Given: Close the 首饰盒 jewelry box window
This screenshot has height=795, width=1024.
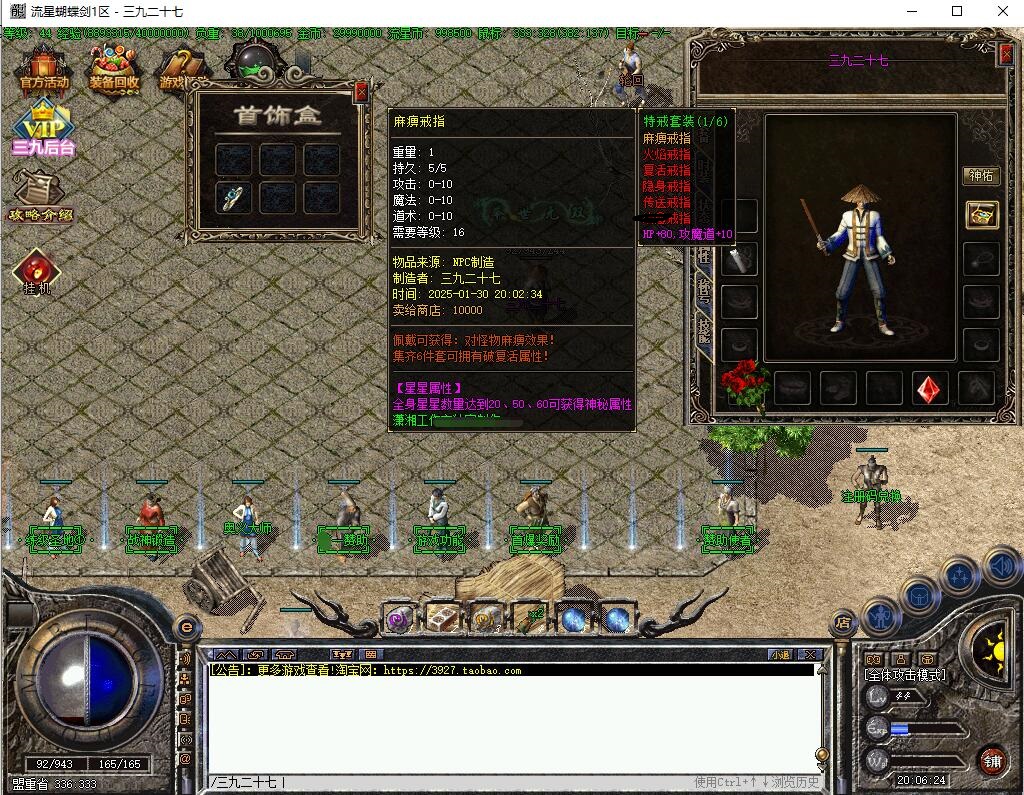Looking at the screenshot, I should pos(361,92).
